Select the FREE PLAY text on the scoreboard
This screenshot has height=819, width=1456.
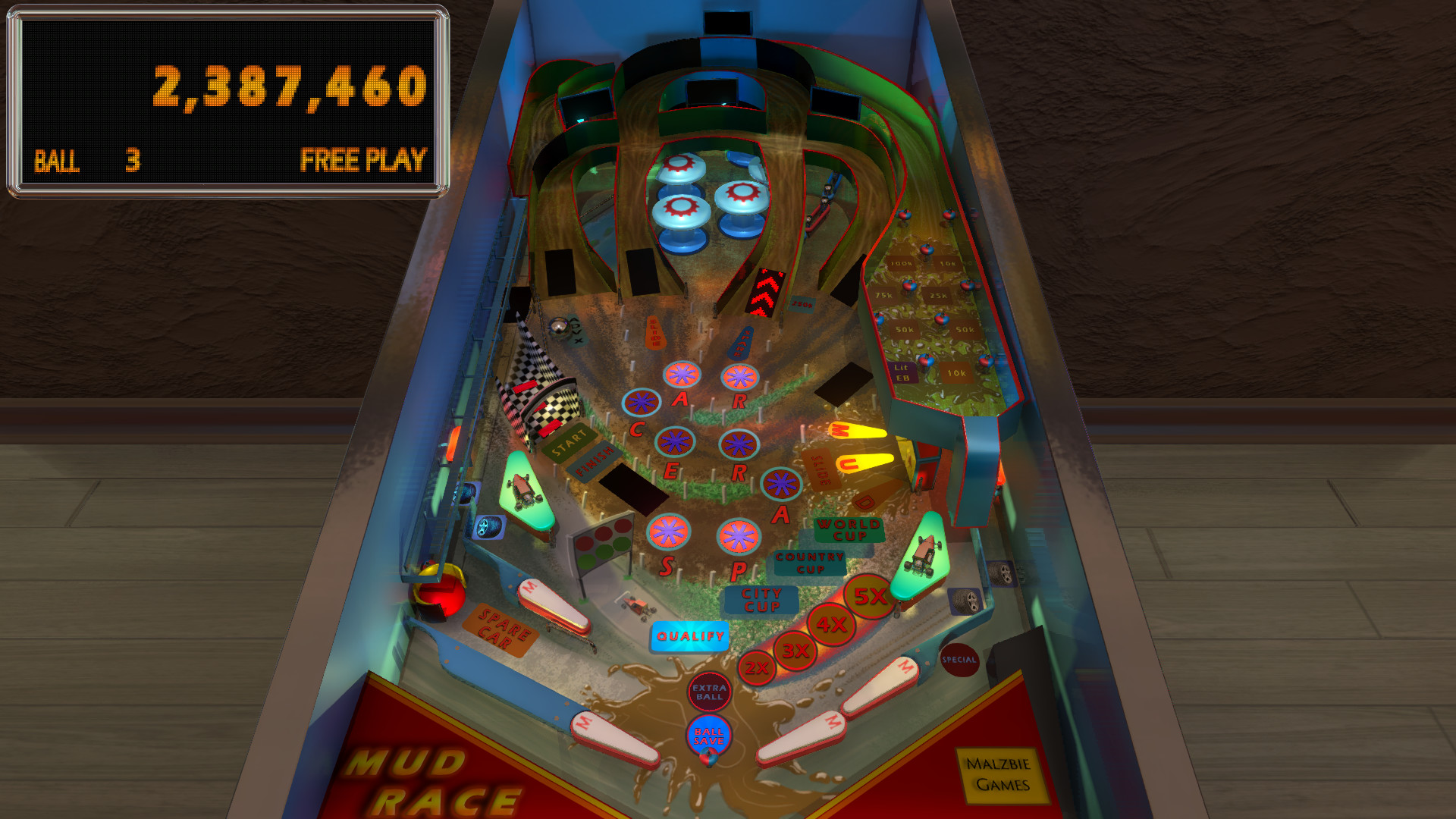364,160
